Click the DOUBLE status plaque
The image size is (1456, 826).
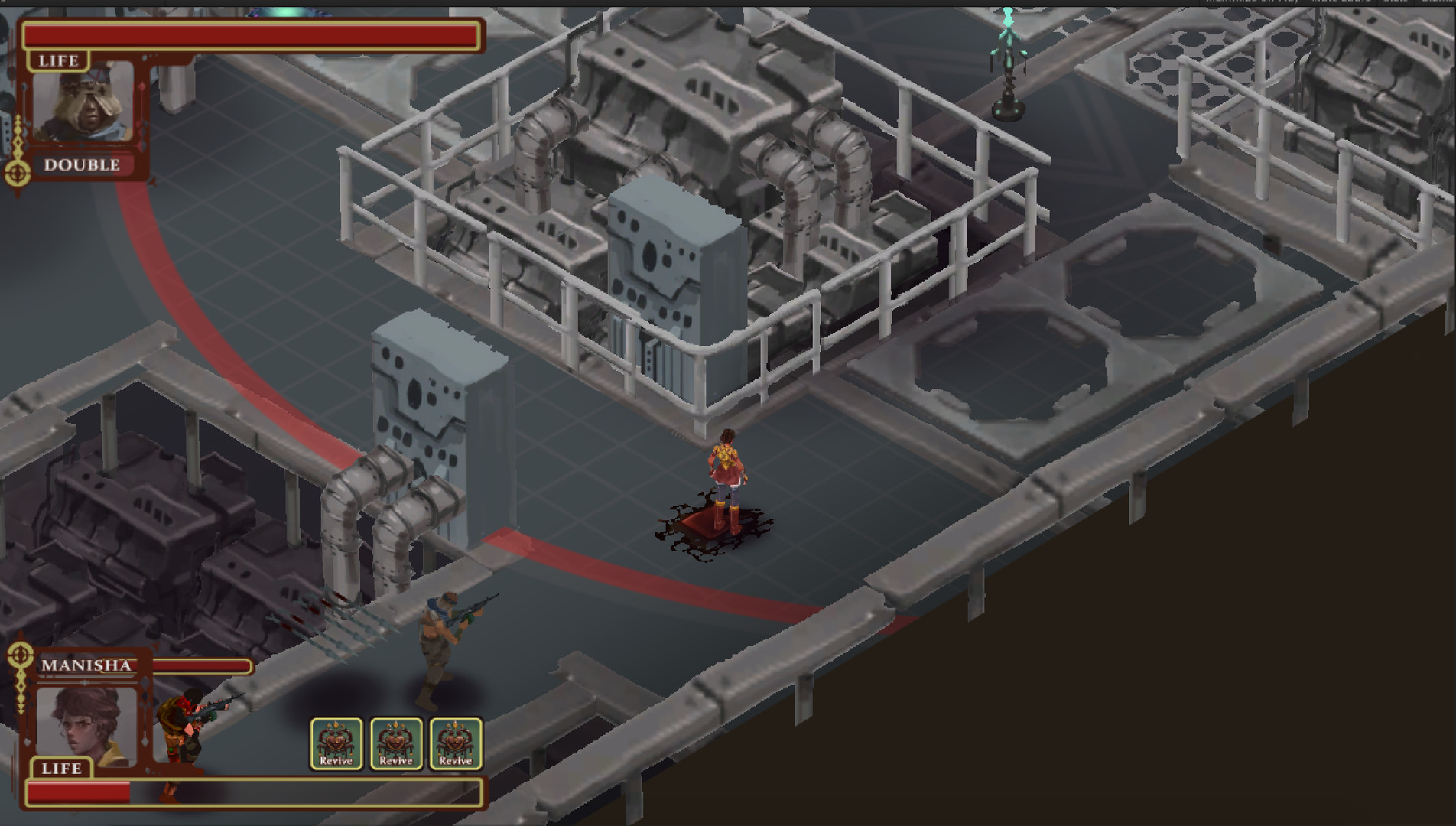click(81, 164)
